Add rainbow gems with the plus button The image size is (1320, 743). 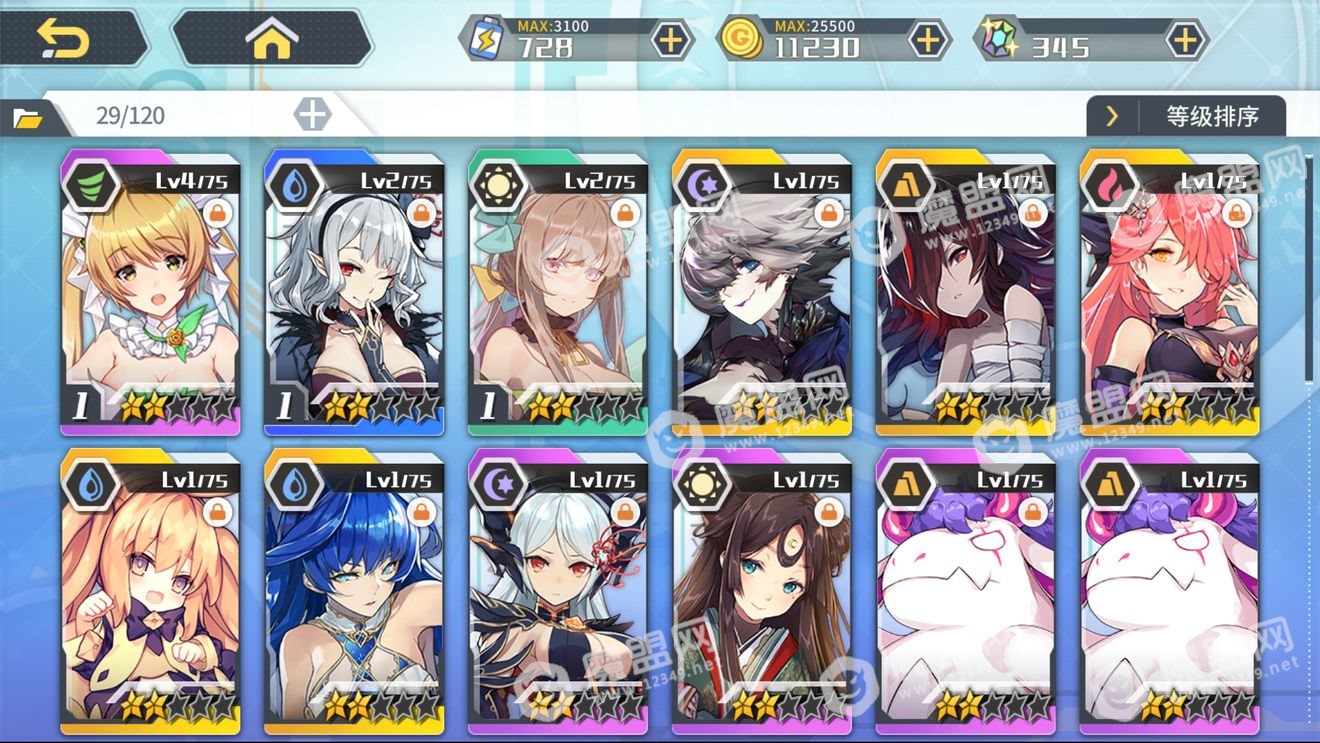(x=1185, y=40)
